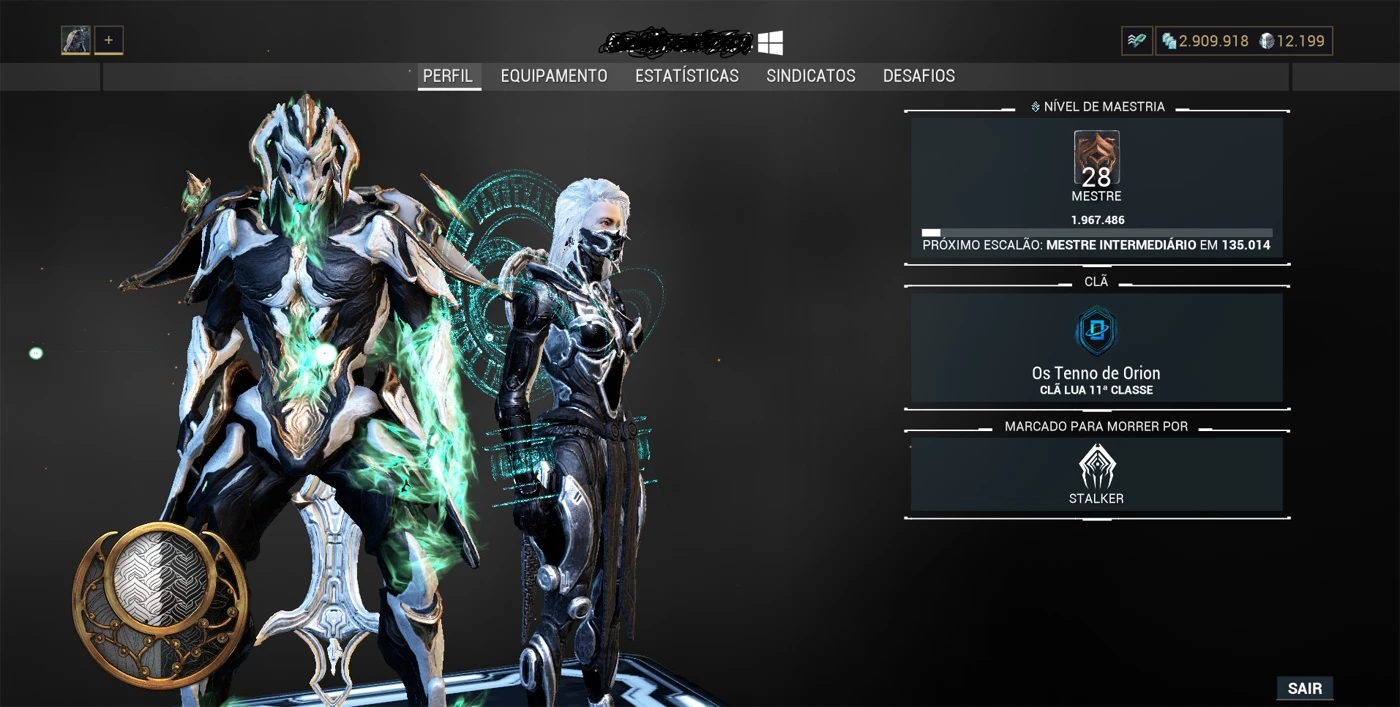Select the Sindicatos tab

tap(810, 76)
